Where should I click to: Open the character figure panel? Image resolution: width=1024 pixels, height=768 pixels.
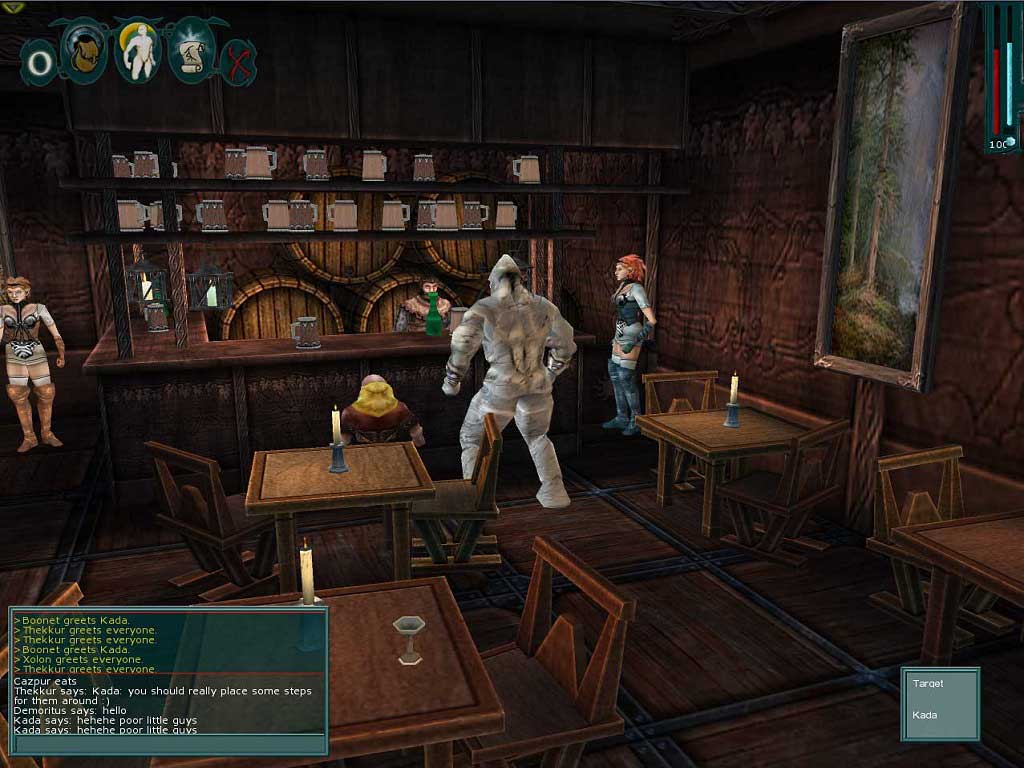(137, 53)
